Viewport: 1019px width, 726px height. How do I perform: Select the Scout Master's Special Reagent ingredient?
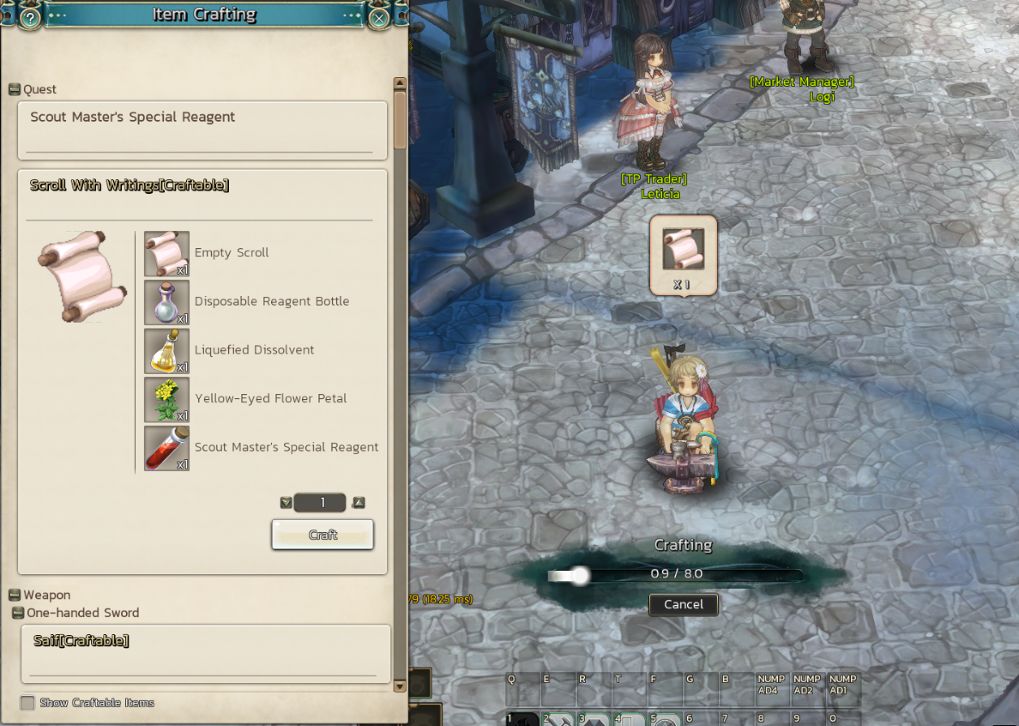click(167, 448)
